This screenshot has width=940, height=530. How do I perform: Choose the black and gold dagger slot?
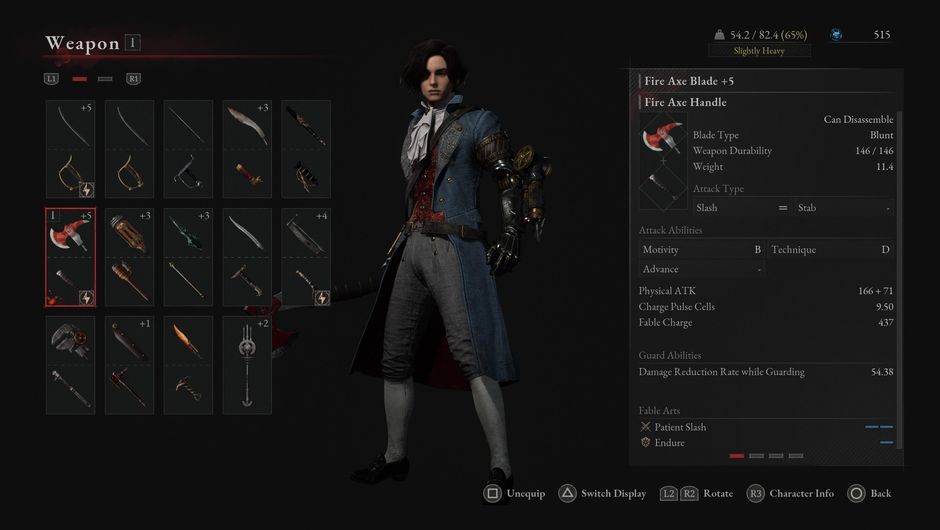click(306, 149)
